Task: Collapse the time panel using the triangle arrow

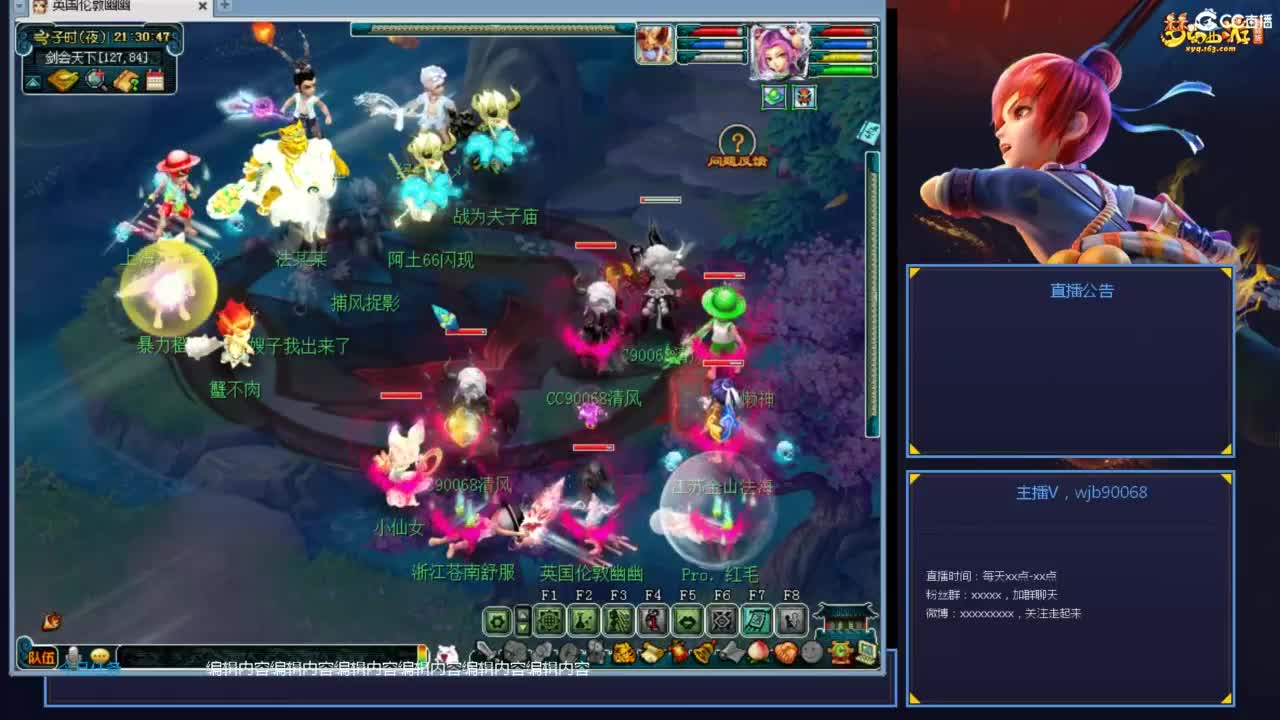Action: (x=33, y=81)
